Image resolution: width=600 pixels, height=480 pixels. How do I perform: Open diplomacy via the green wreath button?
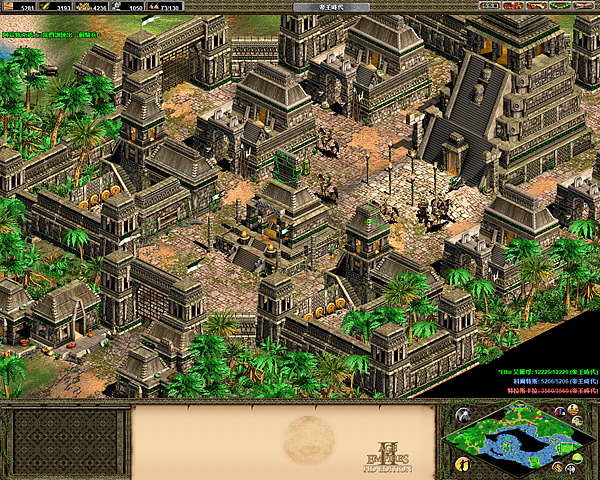[x=562, y=6]
